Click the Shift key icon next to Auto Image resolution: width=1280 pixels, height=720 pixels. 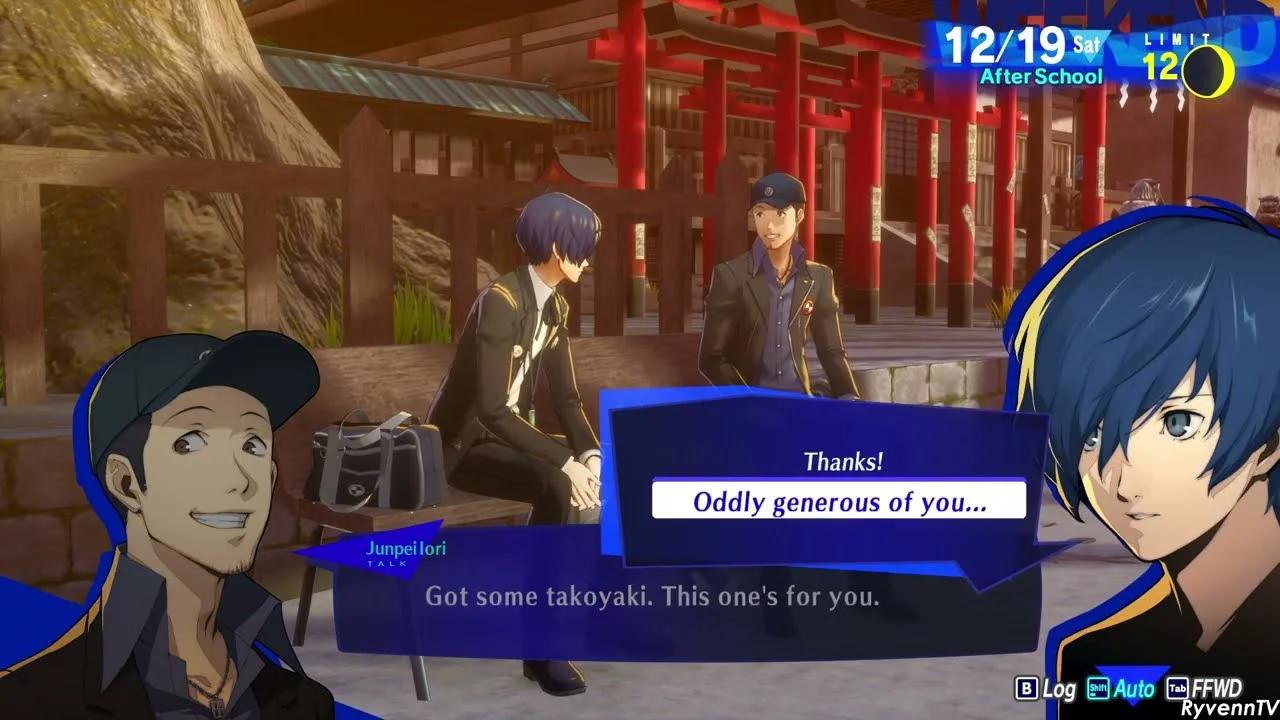click(1098, 688)
